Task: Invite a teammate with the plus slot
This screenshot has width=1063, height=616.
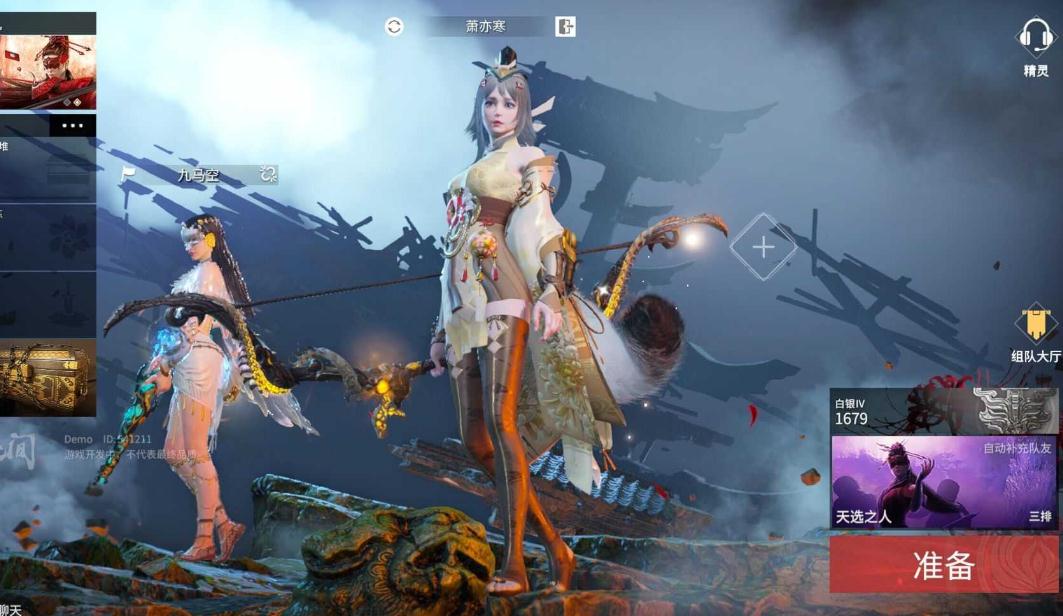Action: tap(763, 247)
